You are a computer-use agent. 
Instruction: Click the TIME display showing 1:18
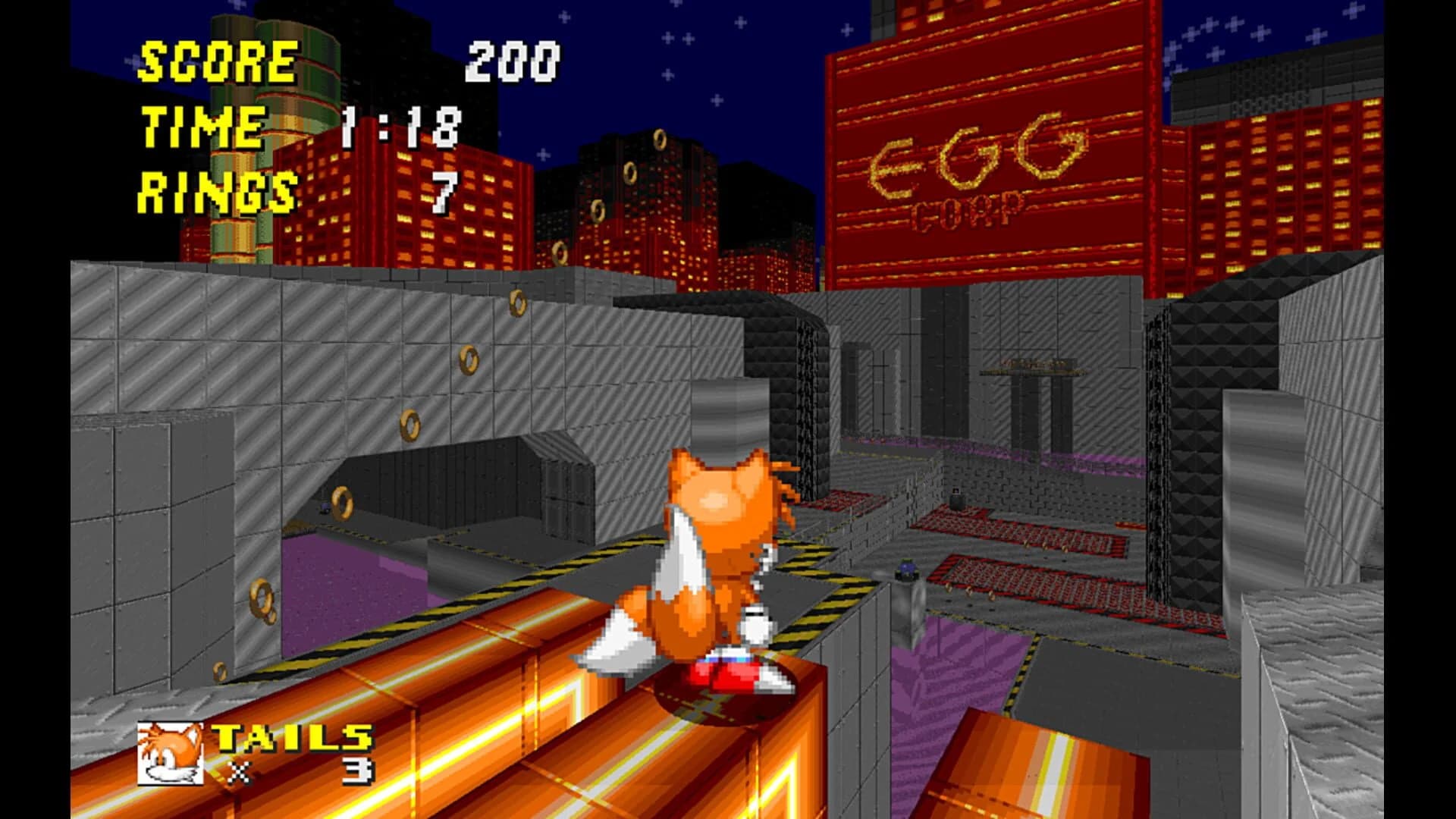[398, 129]
